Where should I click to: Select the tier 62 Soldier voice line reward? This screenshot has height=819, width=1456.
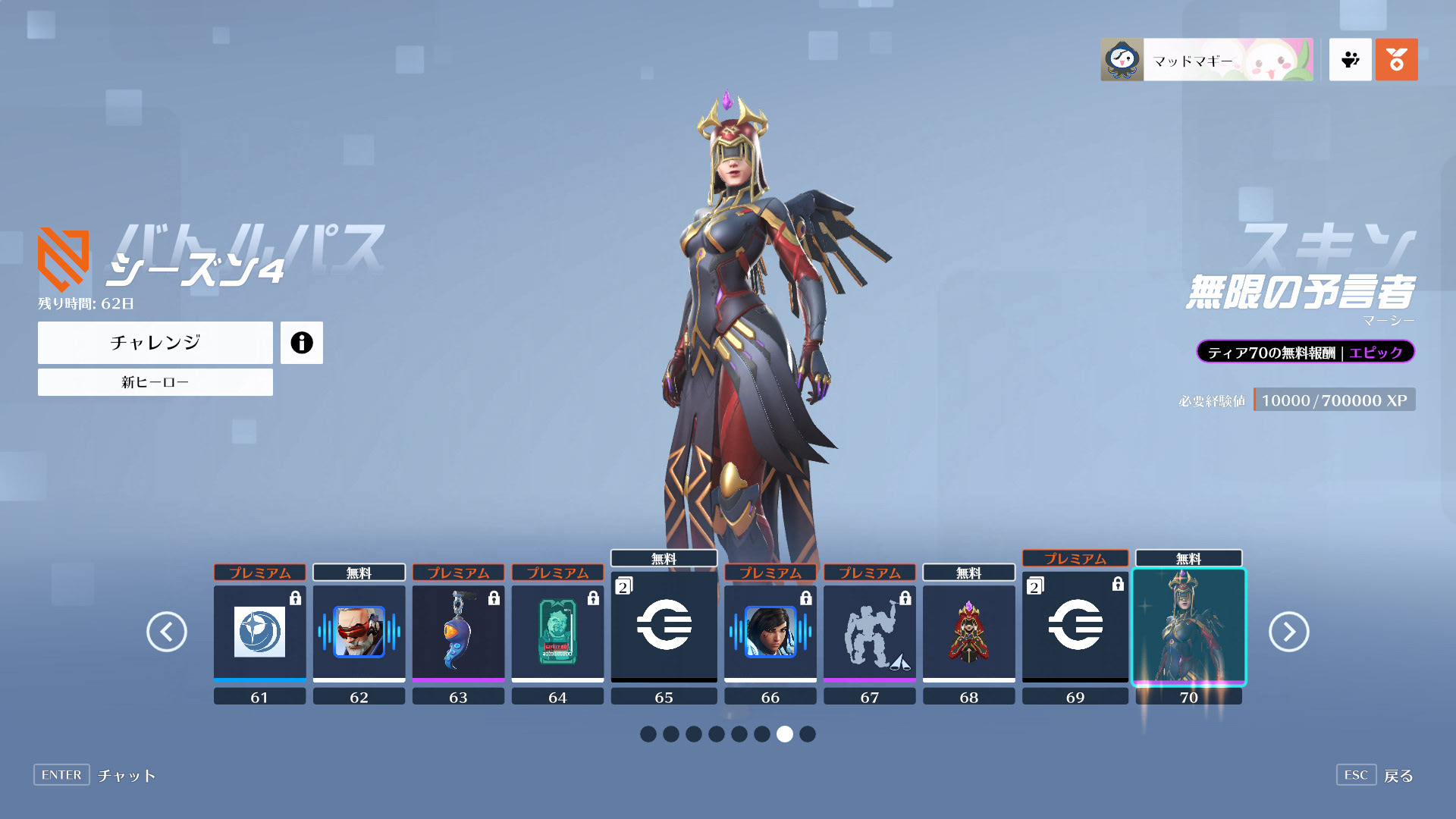pos(359,632)
